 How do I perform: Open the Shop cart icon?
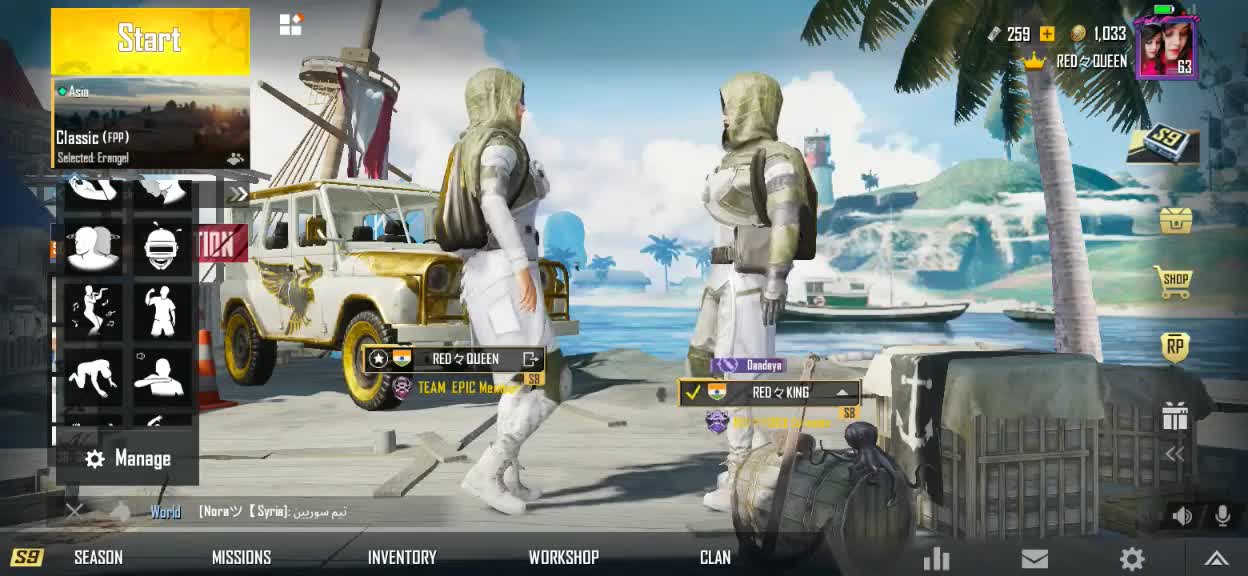click(x=1174, y=283)
